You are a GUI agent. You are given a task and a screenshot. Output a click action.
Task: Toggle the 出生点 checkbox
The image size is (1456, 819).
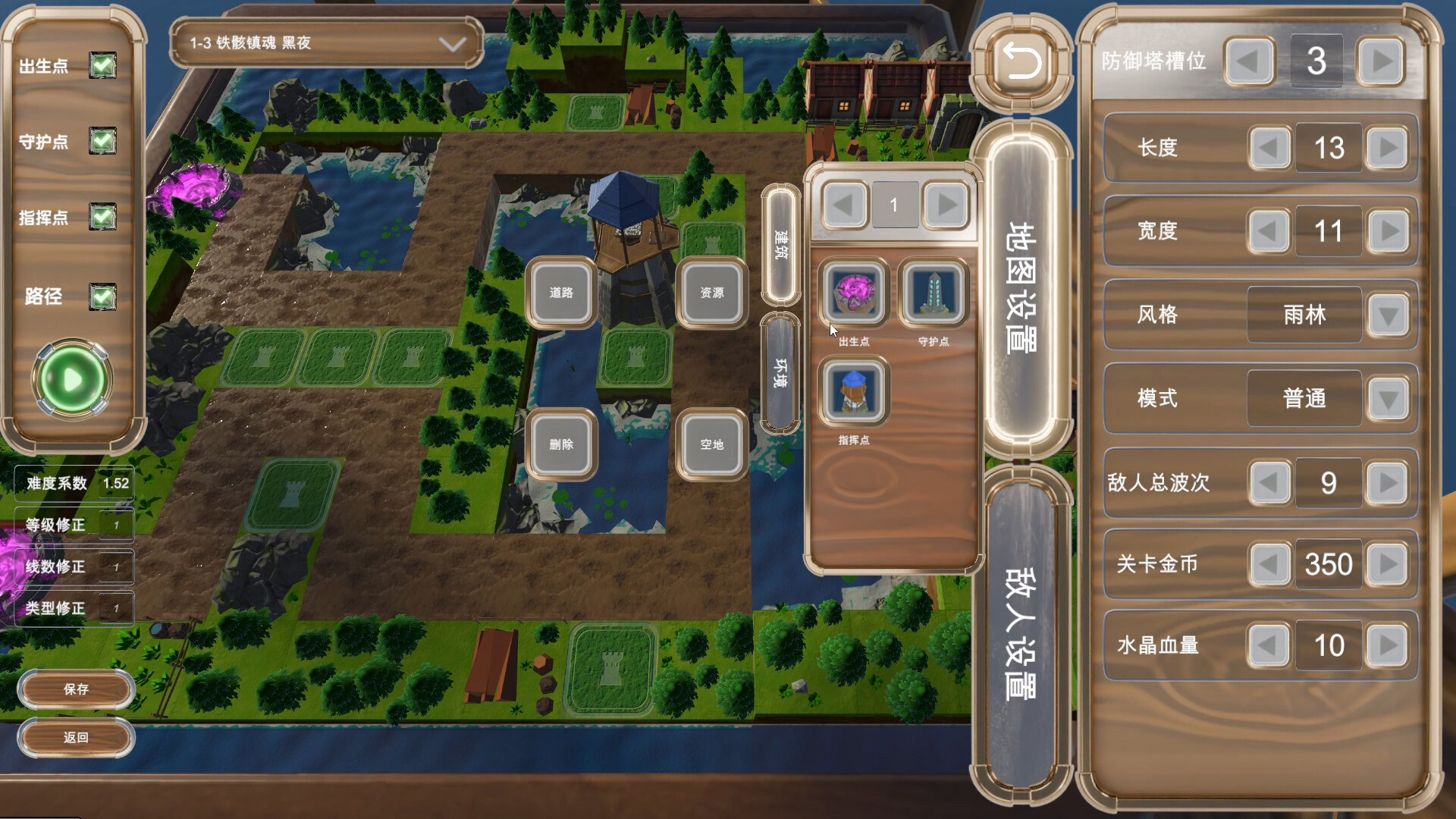pyautogui.click(x=102, y=66)
